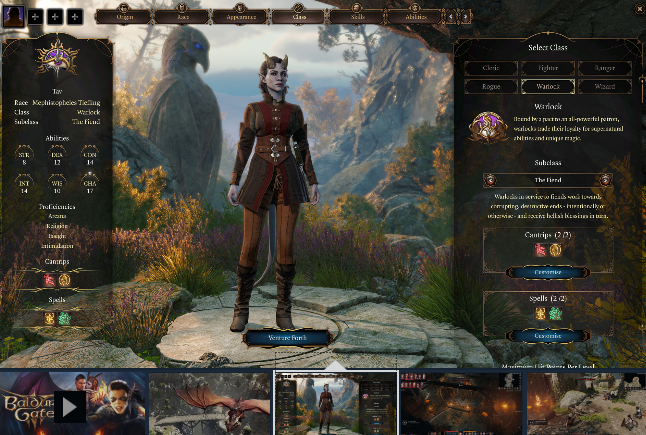Select the Ranger class
The height and width of the screenshot is (435, 646).
[x=604, y=69]
